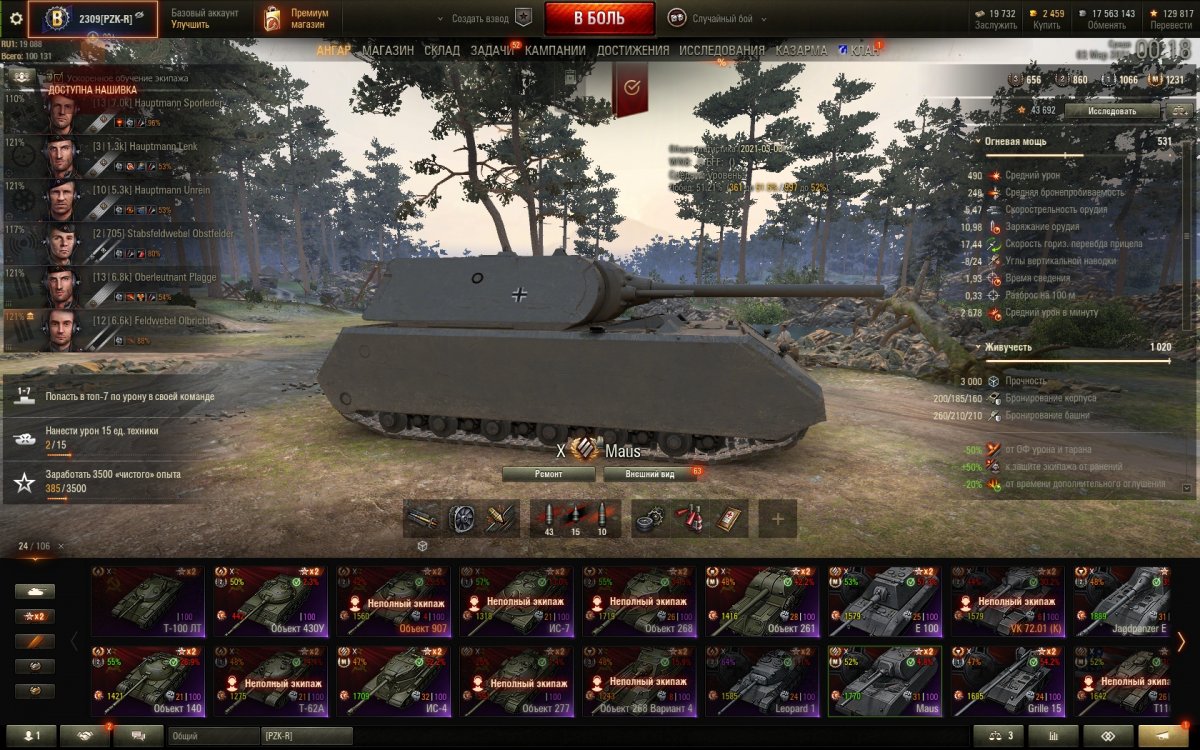1200x750 pixels.
Task: Select the ИС-4 tank tile
Action: pyautogui.click(x=393, y=681)
